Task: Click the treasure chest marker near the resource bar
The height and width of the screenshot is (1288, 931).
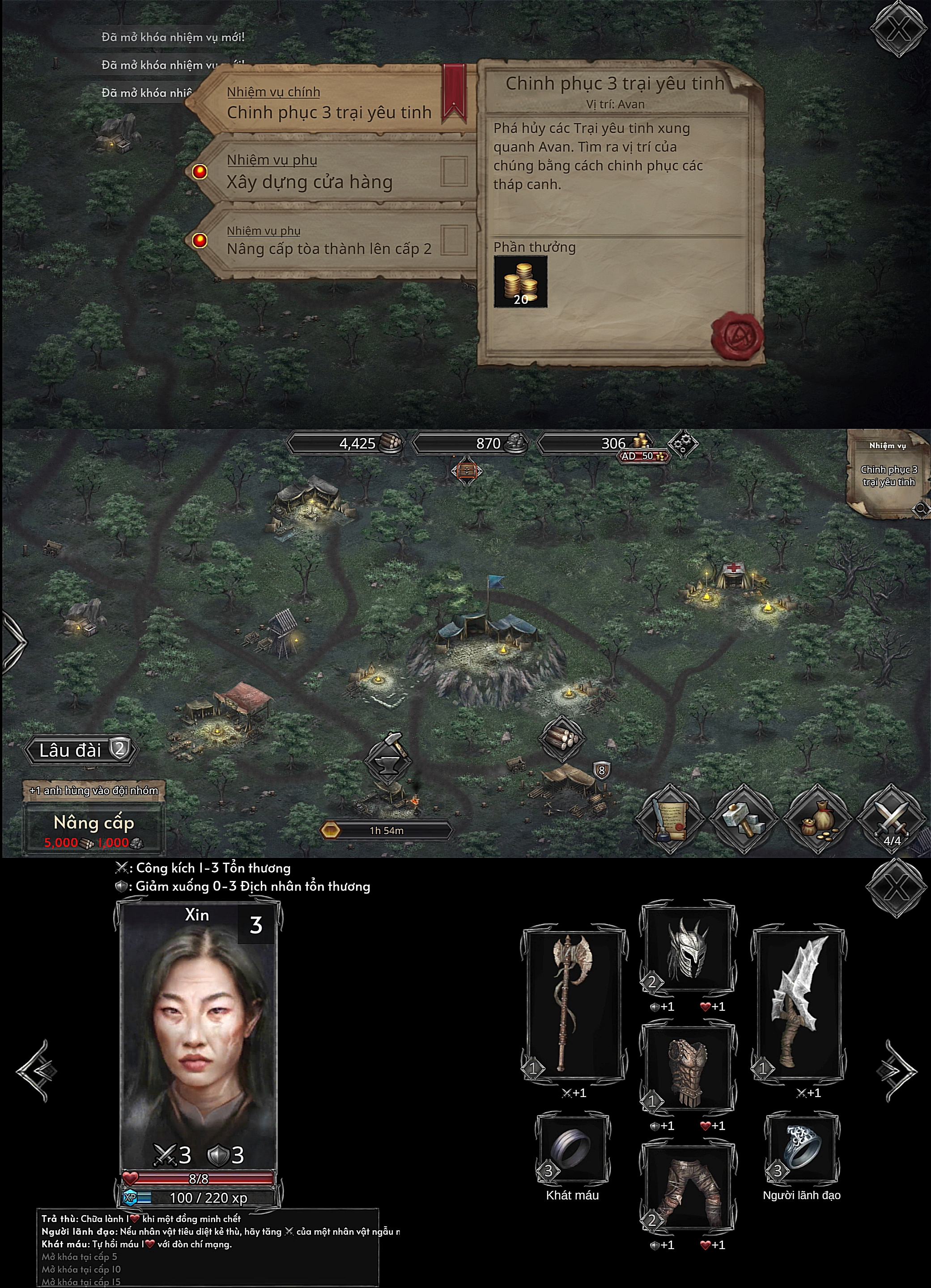Action: [x=466, y=471]
